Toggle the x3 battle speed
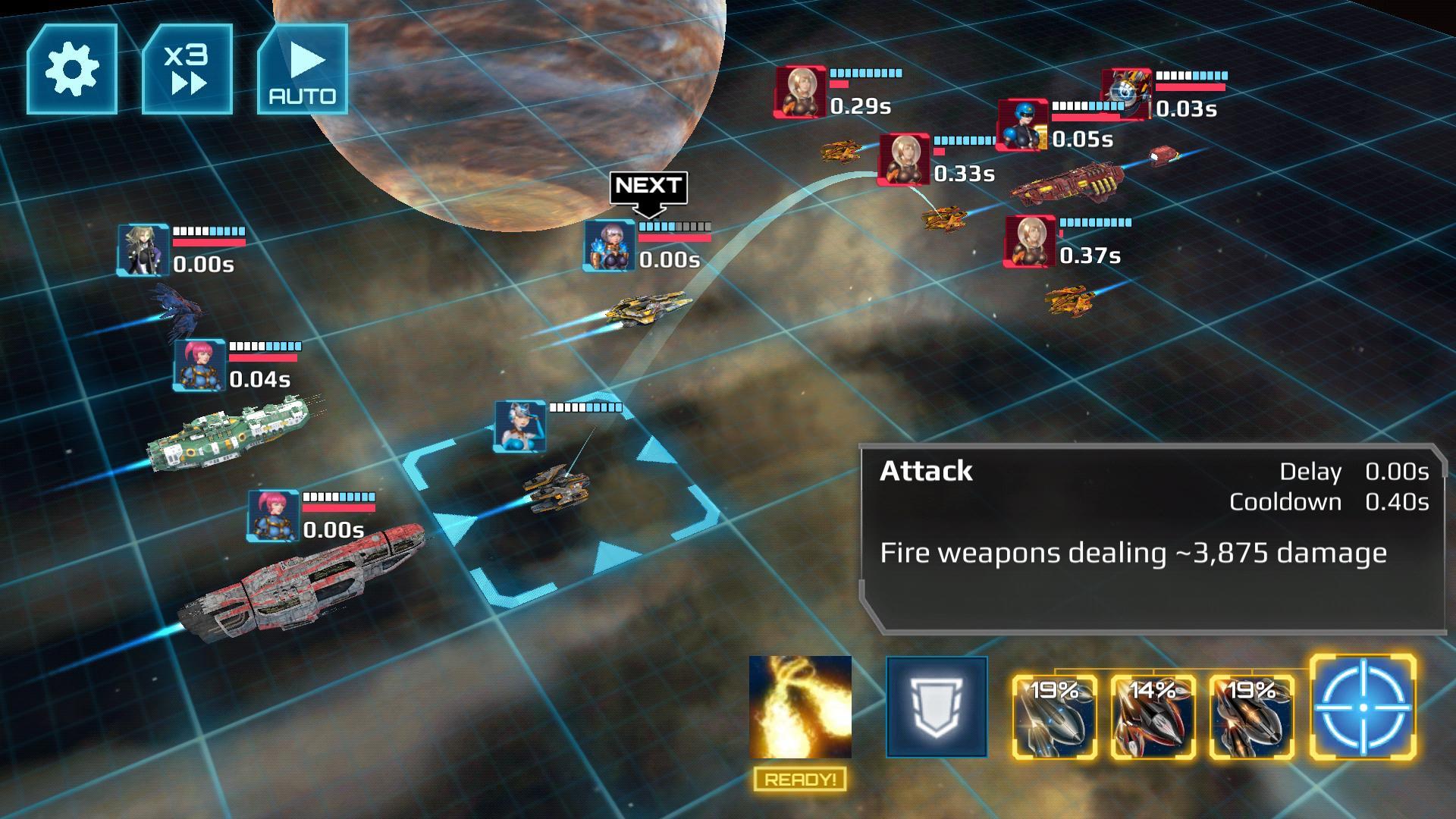 click(186, 68)
